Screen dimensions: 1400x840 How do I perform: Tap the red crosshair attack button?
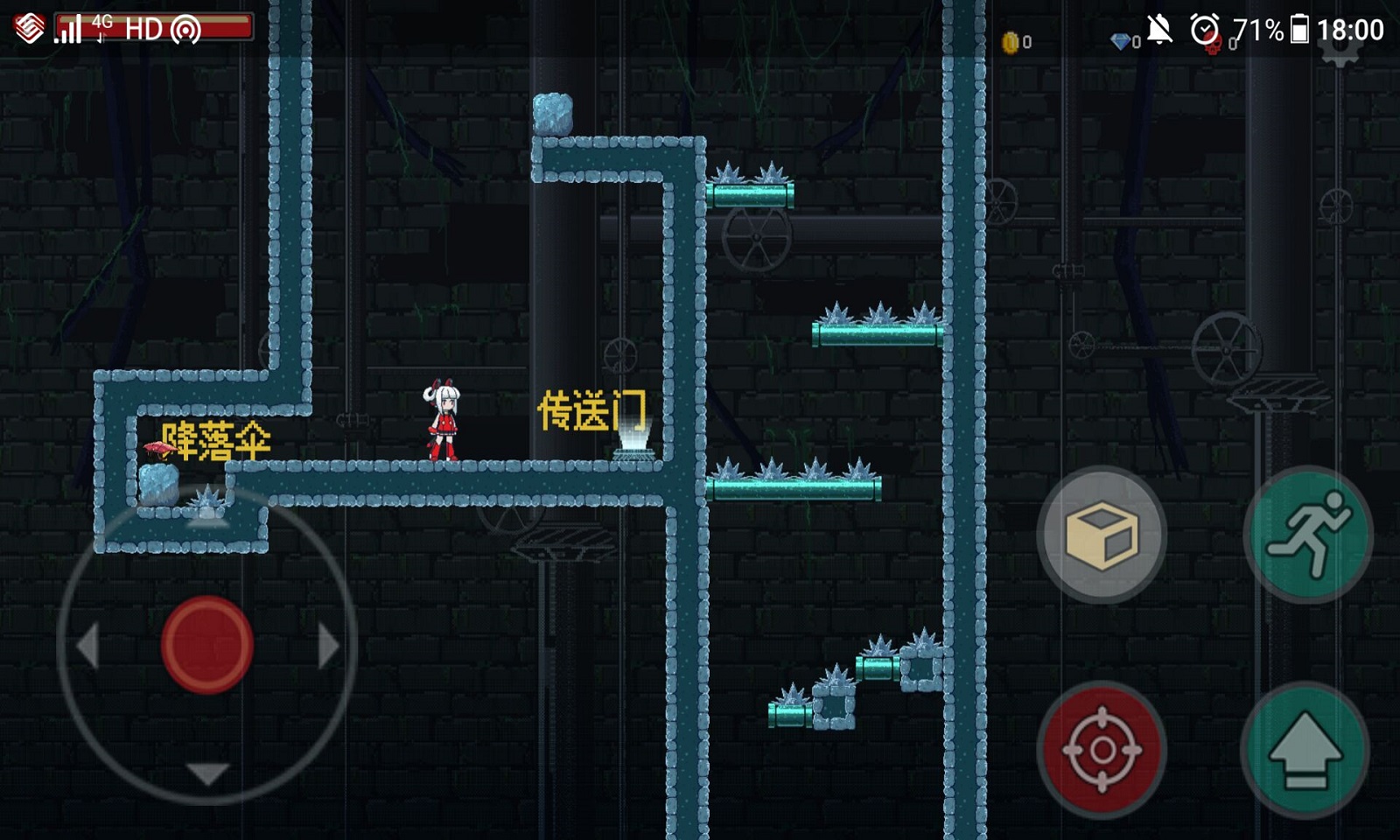pyautogui.click(x=1102, y=749)
